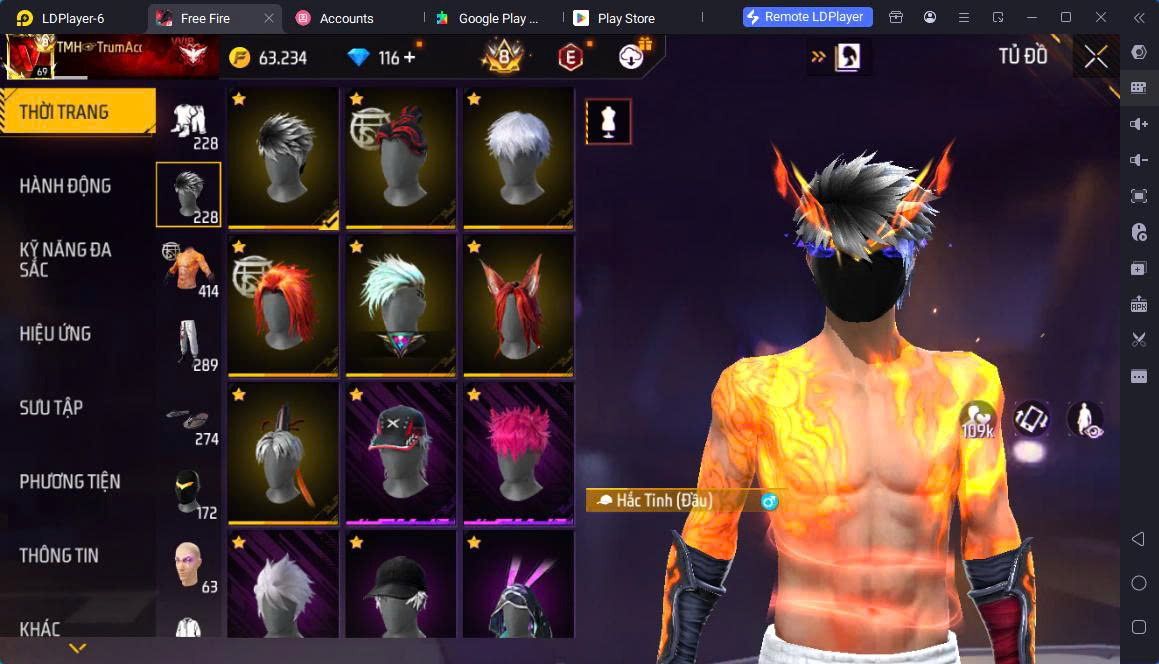Switch to the Thông Tin tab
1159x664 pixels.
tap(59, 556)
